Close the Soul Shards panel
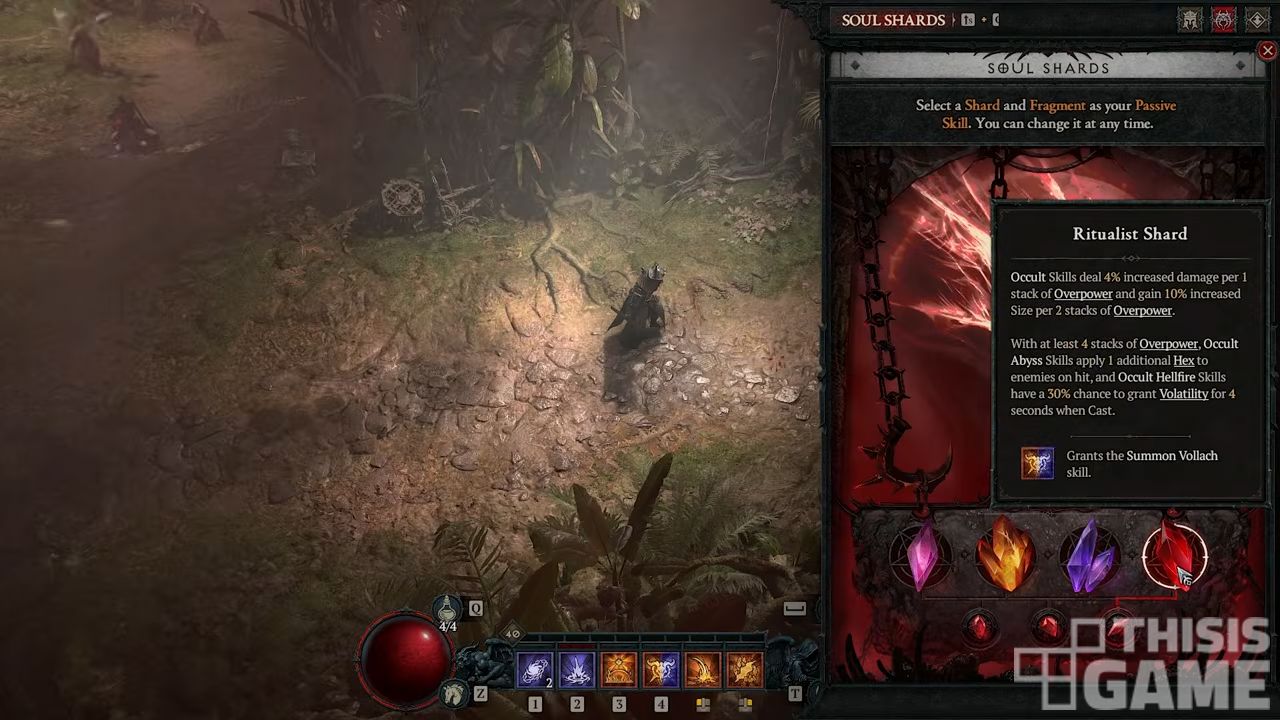 click(x=1267, y=50)
